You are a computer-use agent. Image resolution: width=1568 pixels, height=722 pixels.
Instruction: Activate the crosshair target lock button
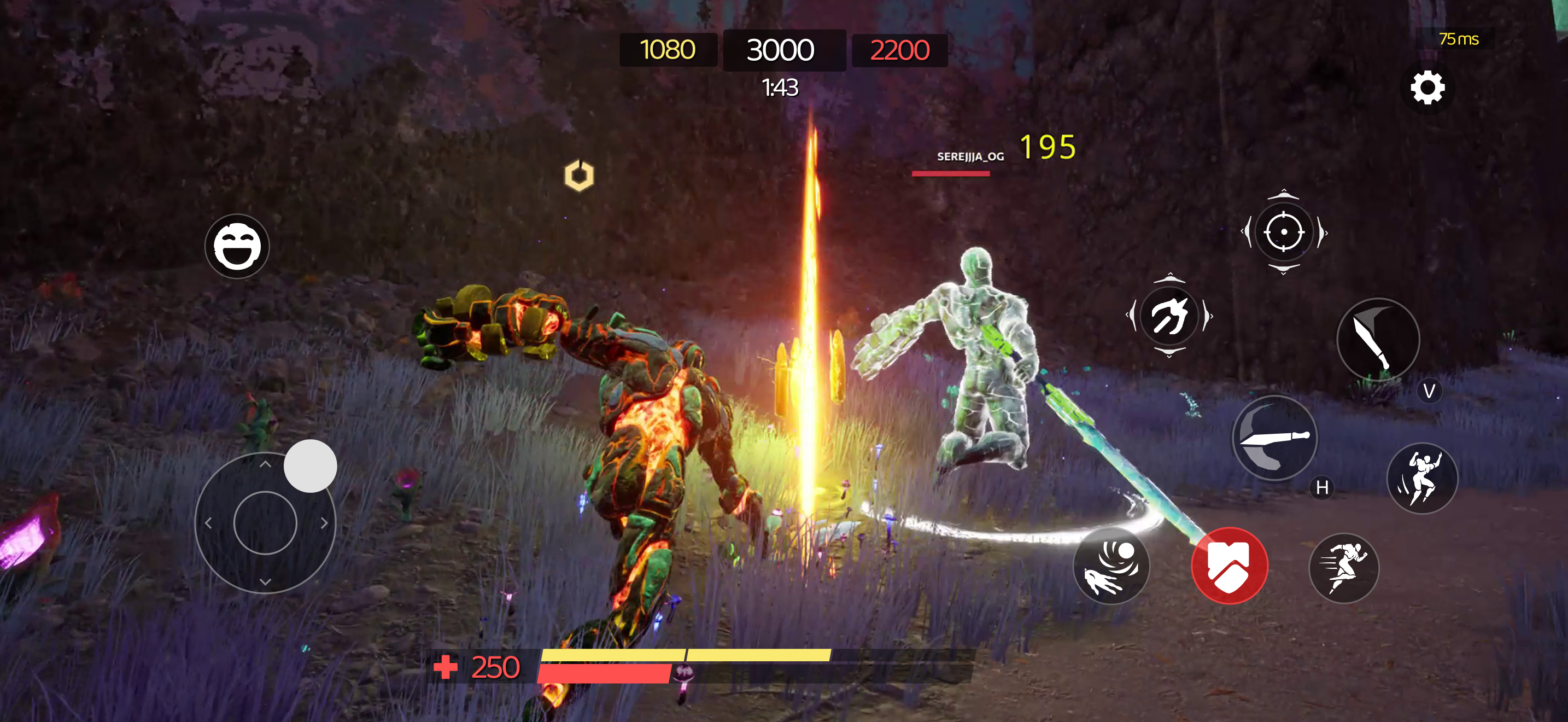point(1284,232)
